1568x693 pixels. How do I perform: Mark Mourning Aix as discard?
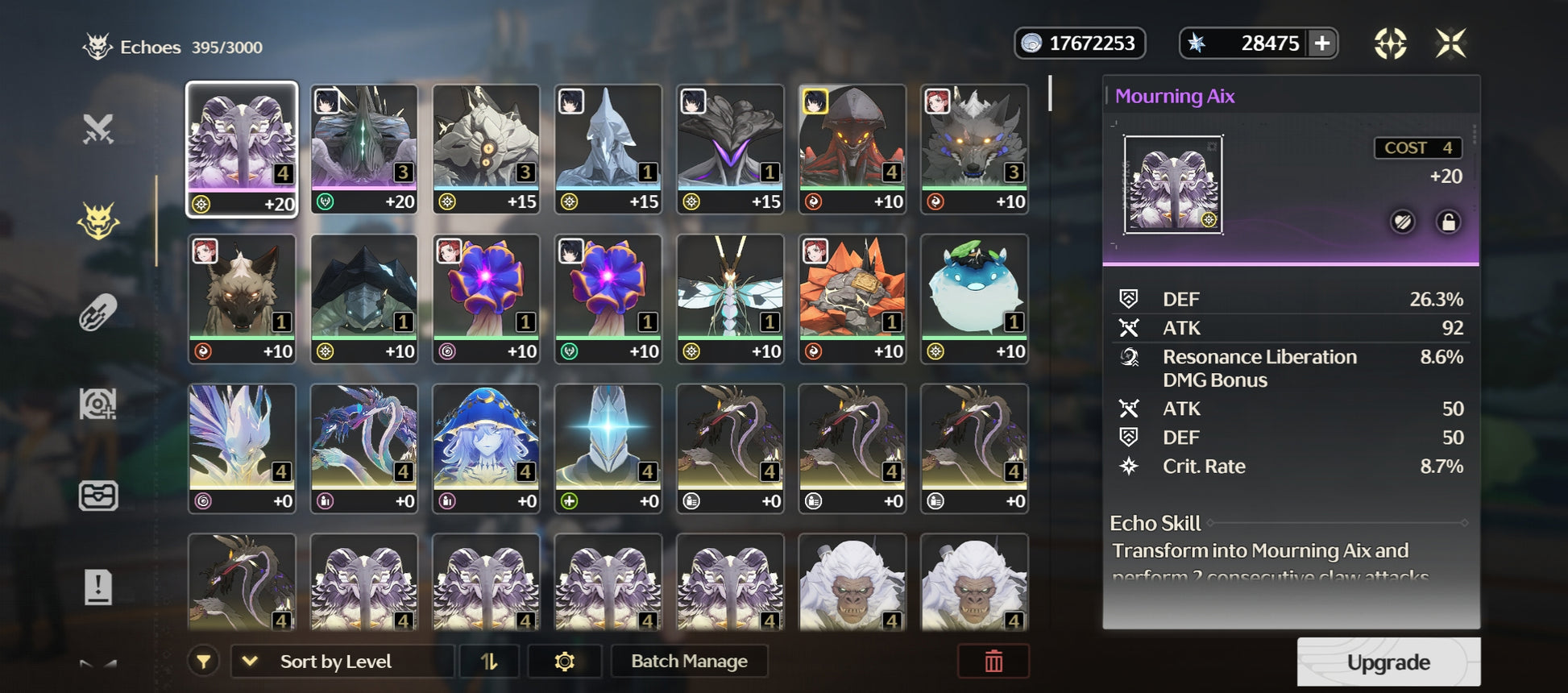[1403, 222]
